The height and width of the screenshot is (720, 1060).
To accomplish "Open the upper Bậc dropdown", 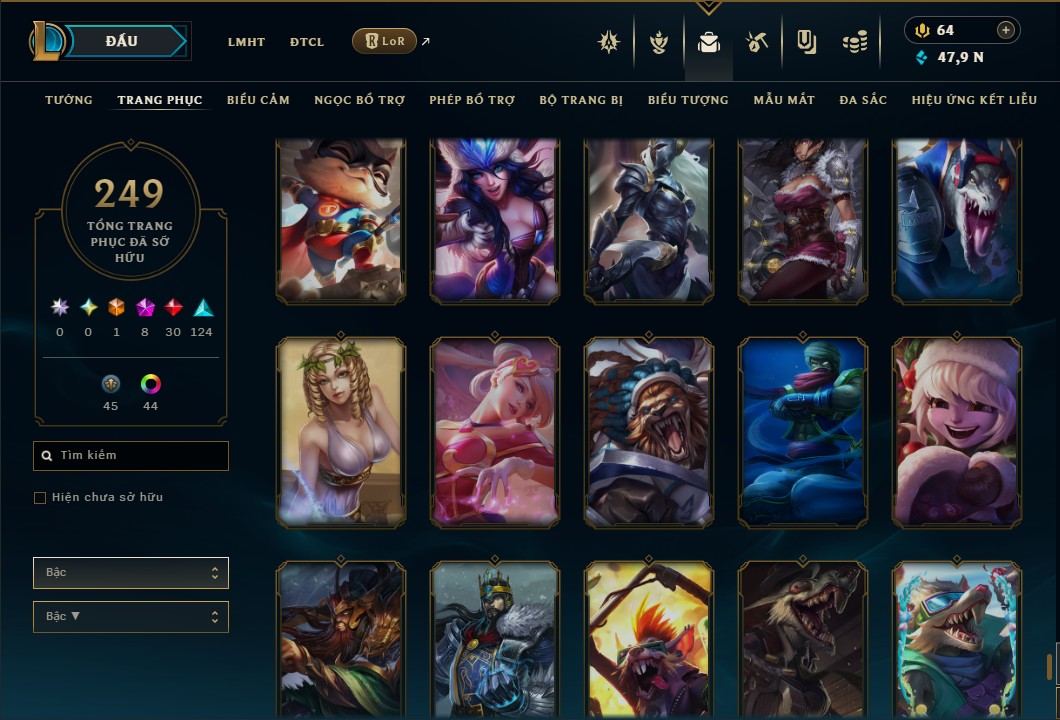I will [x=131, y=573].
